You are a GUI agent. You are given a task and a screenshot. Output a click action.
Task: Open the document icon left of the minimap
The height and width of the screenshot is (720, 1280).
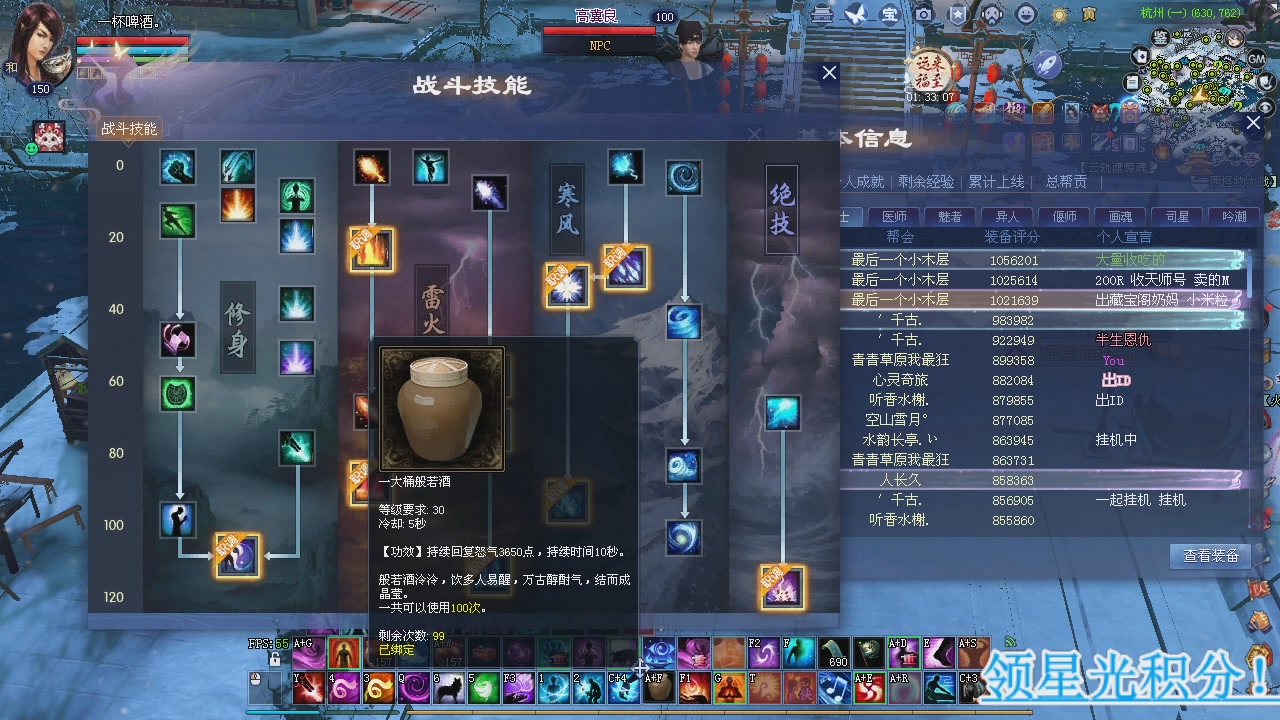1131,82
